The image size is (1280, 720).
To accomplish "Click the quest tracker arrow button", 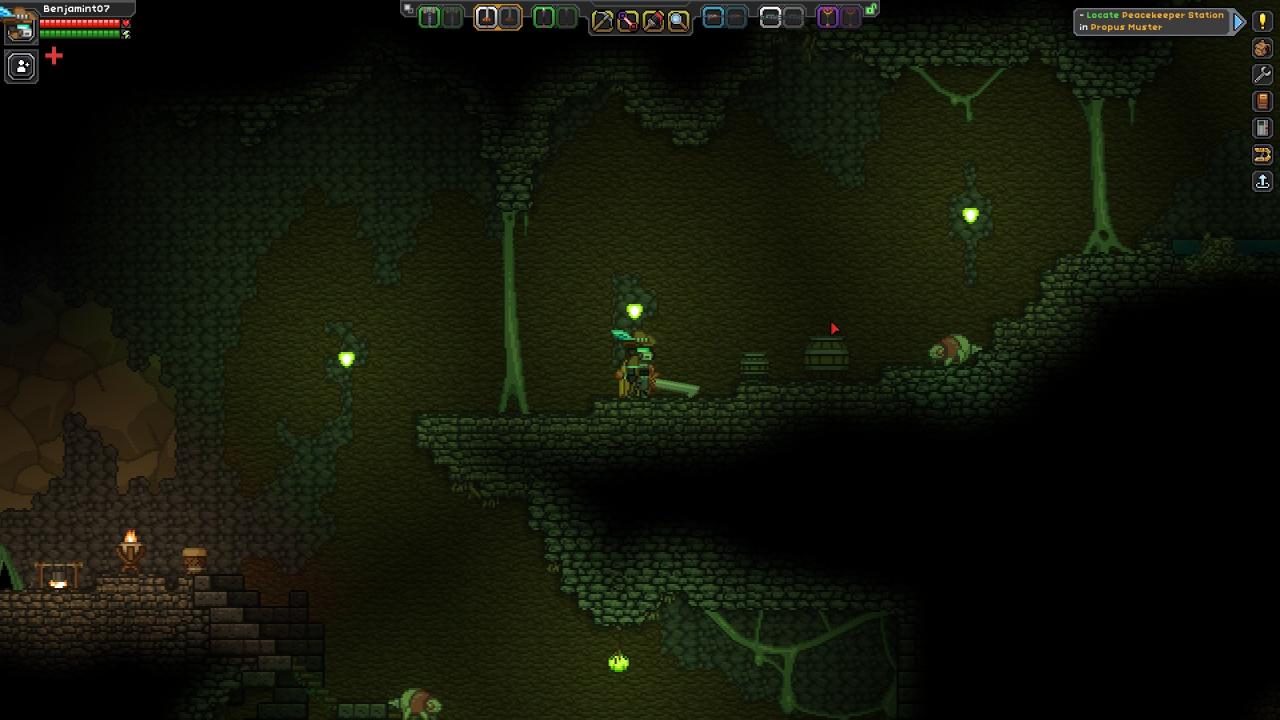I will (x=1239, y=21).
